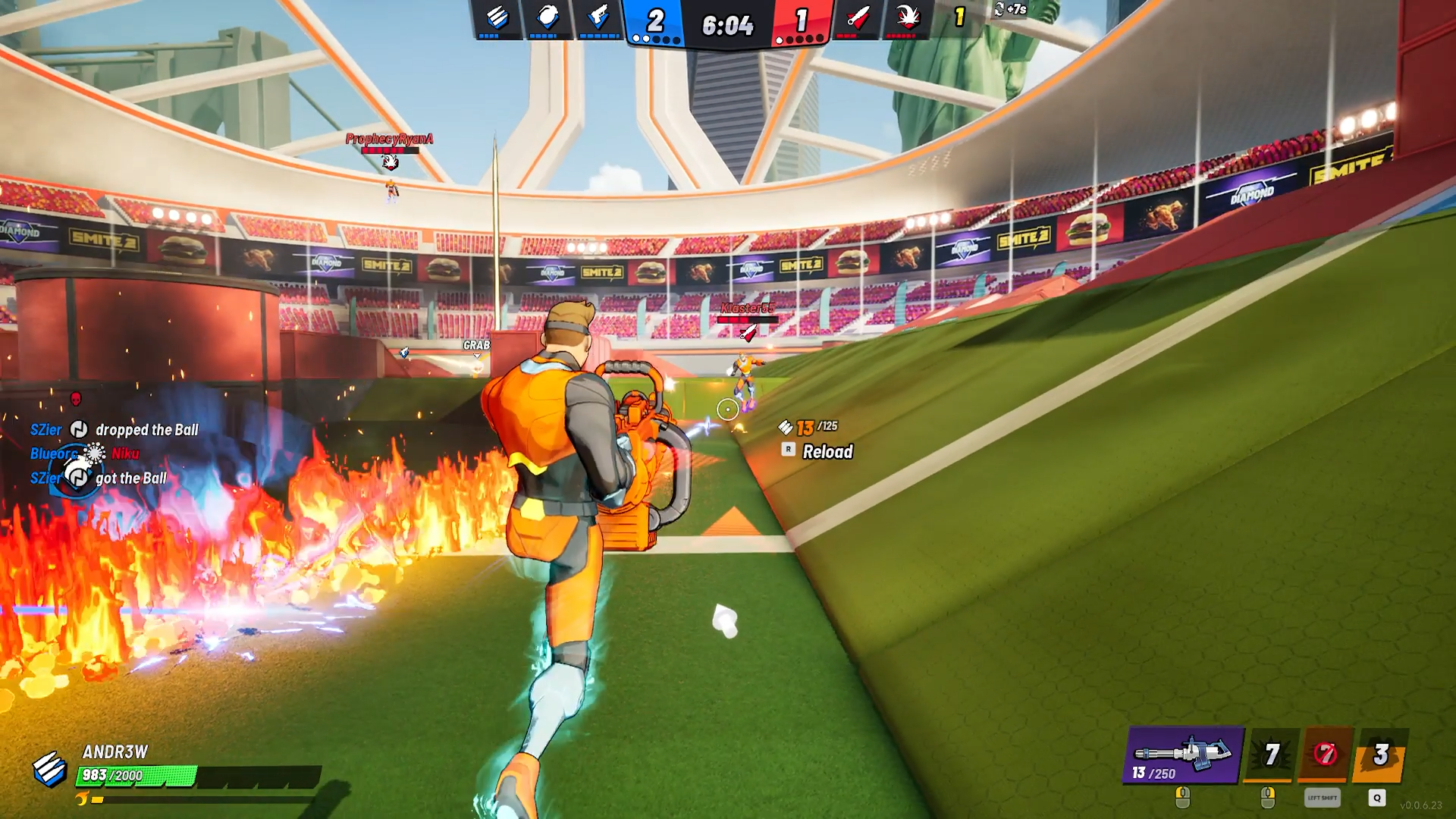
Task: Toggle the Left Shift keybind badge
Action: point(1323,798)
